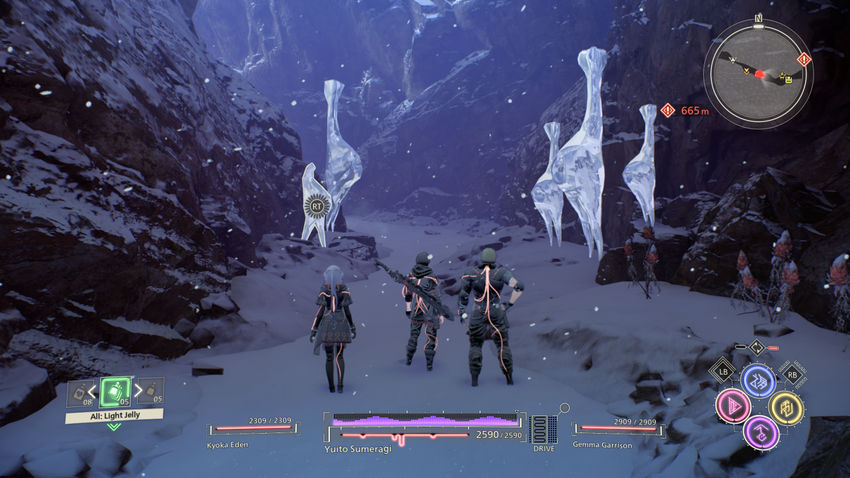Click the red objective marker on the minimap rim
Viewport: 850px width, 478px height.
pos(805,60)
